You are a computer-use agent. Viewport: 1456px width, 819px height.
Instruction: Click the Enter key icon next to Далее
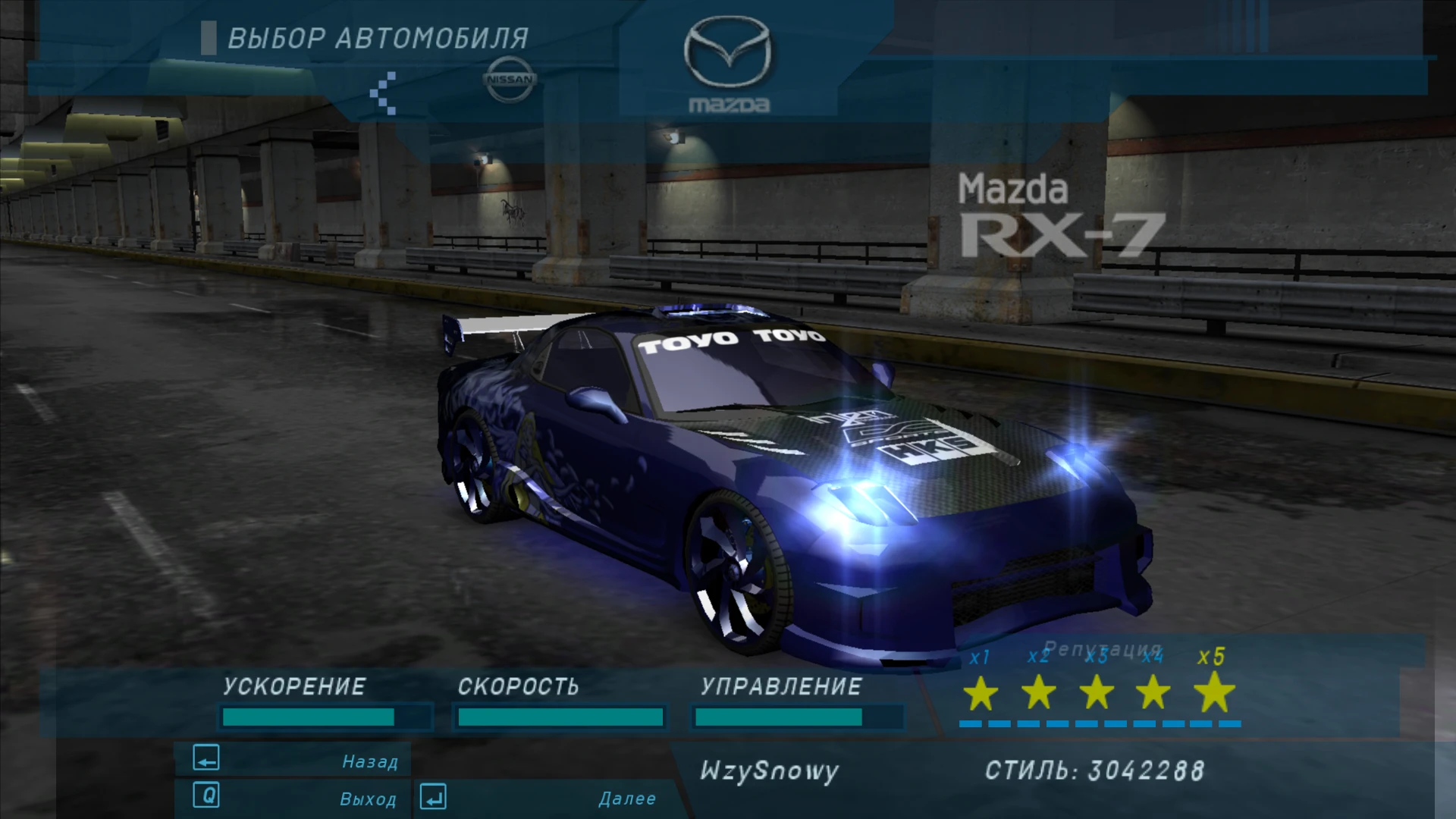point(432,797)
